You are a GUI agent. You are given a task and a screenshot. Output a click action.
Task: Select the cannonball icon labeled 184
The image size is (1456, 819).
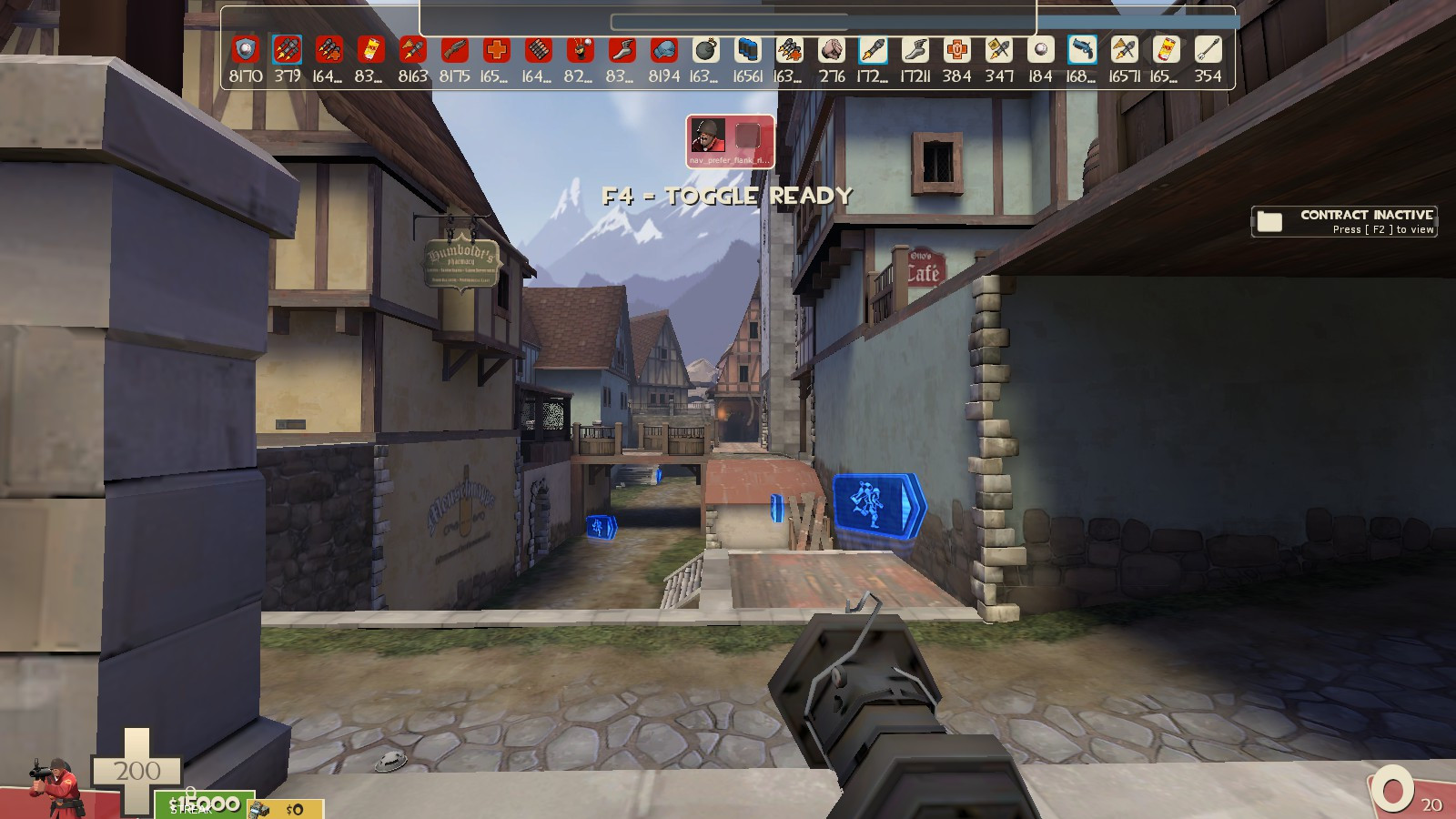coord(1041,50)
